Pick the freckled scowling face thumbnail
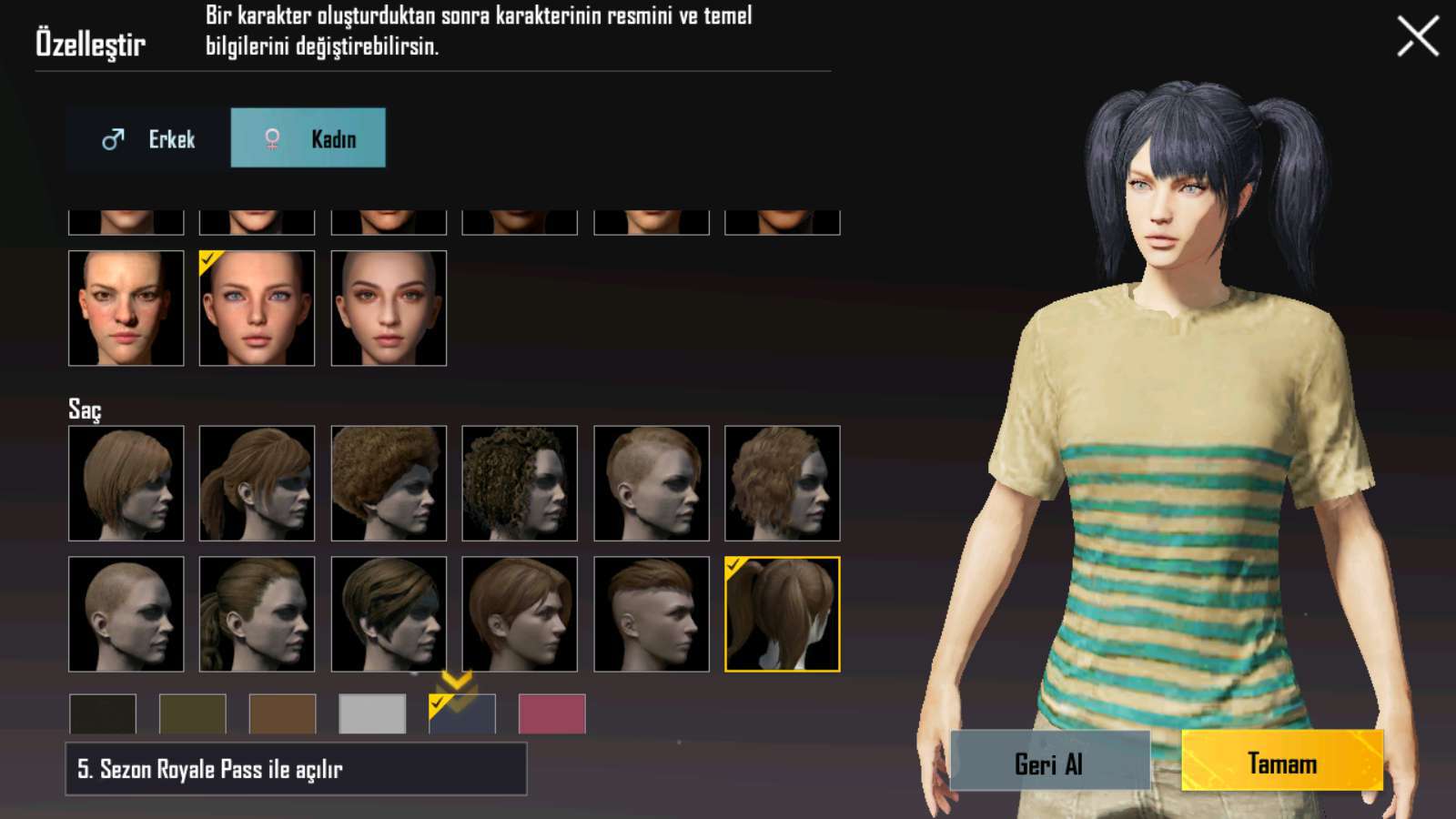This screenshot has height=819, width=1456. [126, 308]
